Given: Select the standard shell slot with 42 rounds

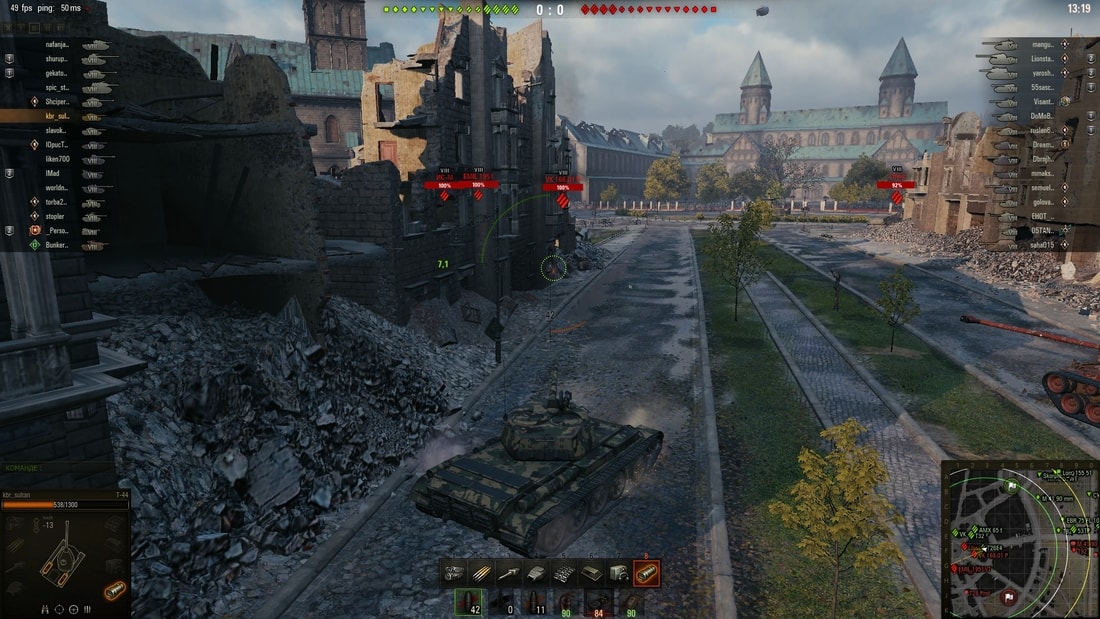Looking at the screenshot, I should (x=467, y=602).
